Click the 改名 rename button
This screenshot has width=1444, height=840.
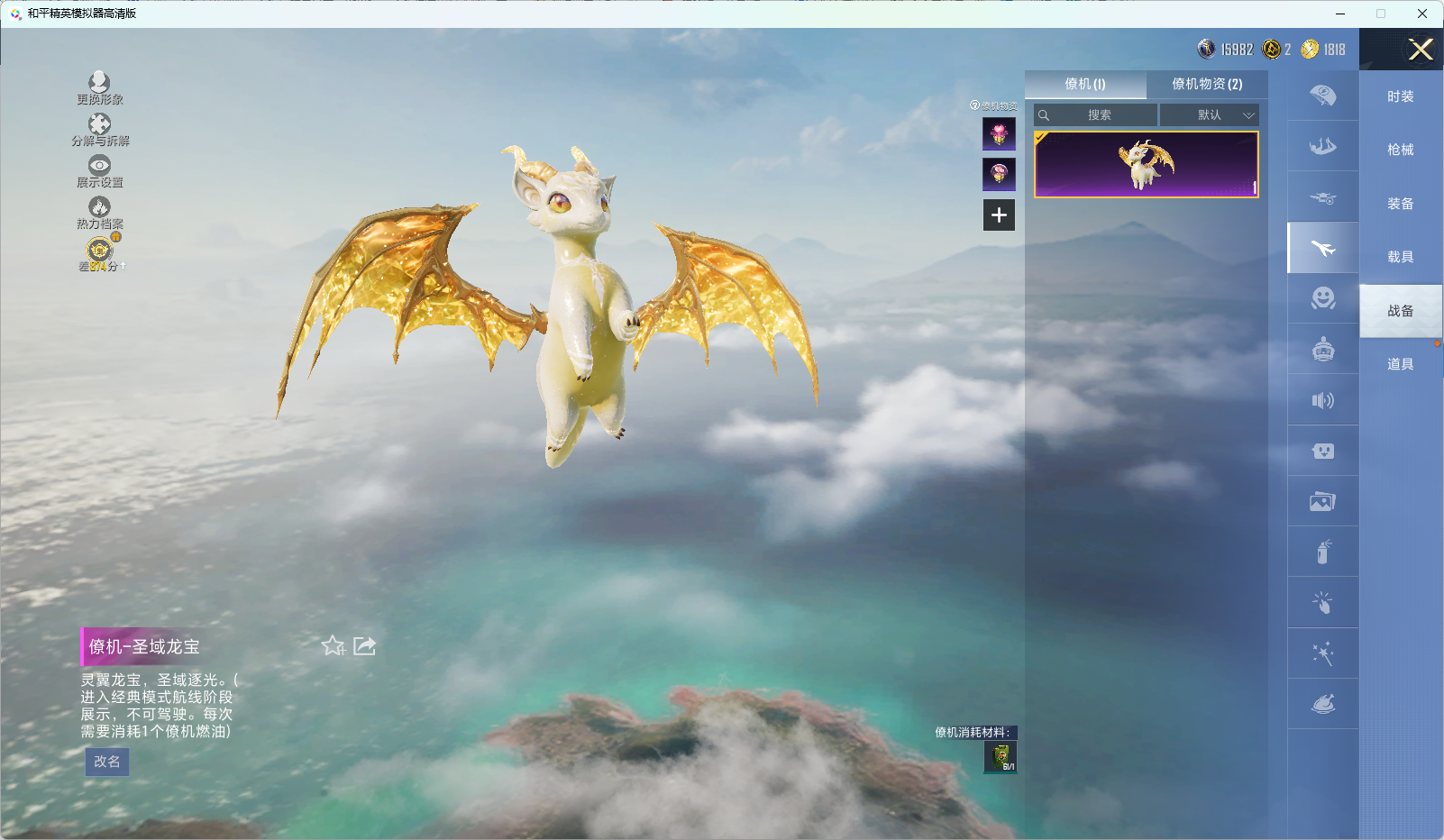tap(107, 762)
